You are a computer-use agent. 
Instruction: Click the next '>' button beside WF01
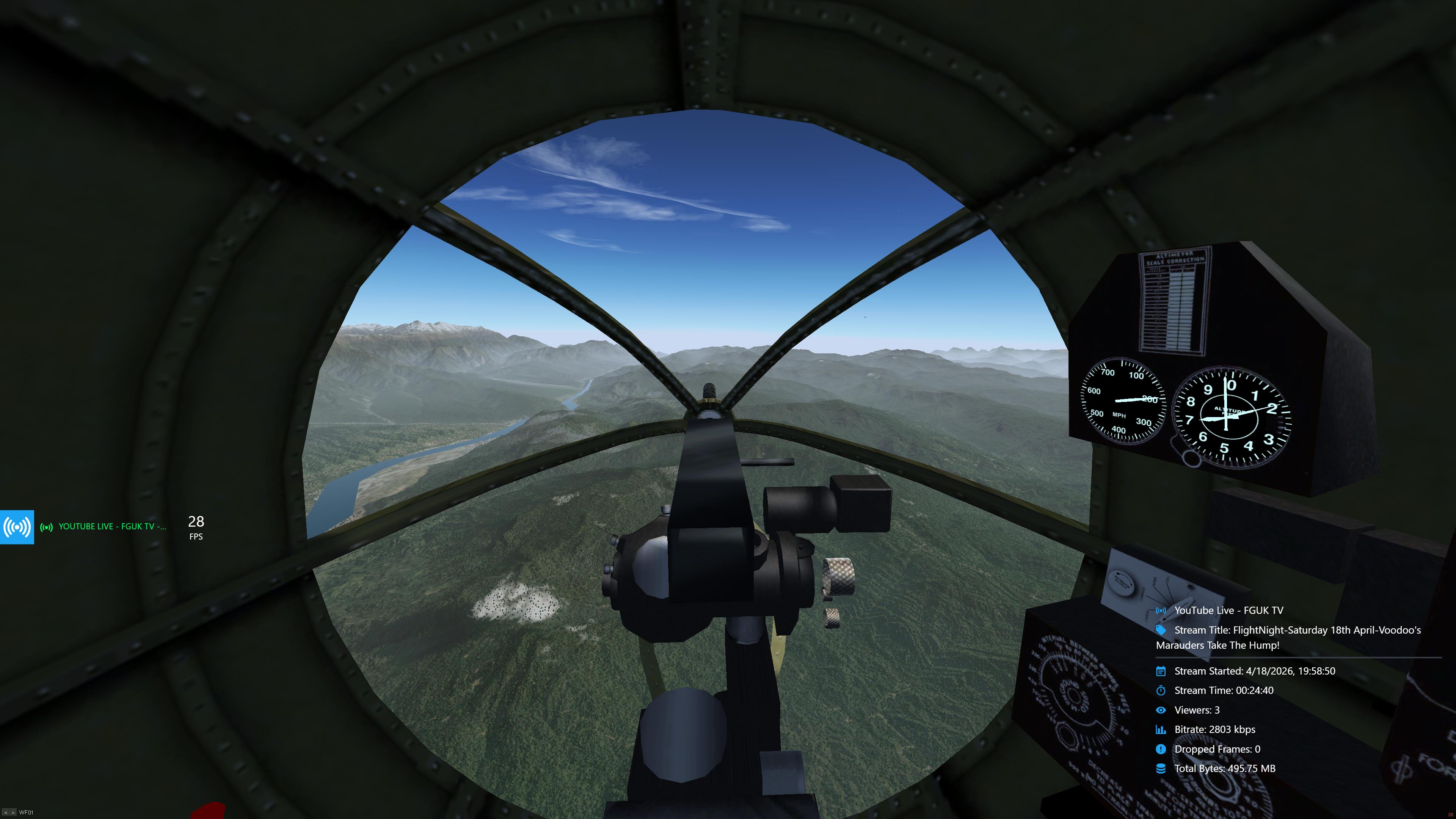(x=13, y=813)
